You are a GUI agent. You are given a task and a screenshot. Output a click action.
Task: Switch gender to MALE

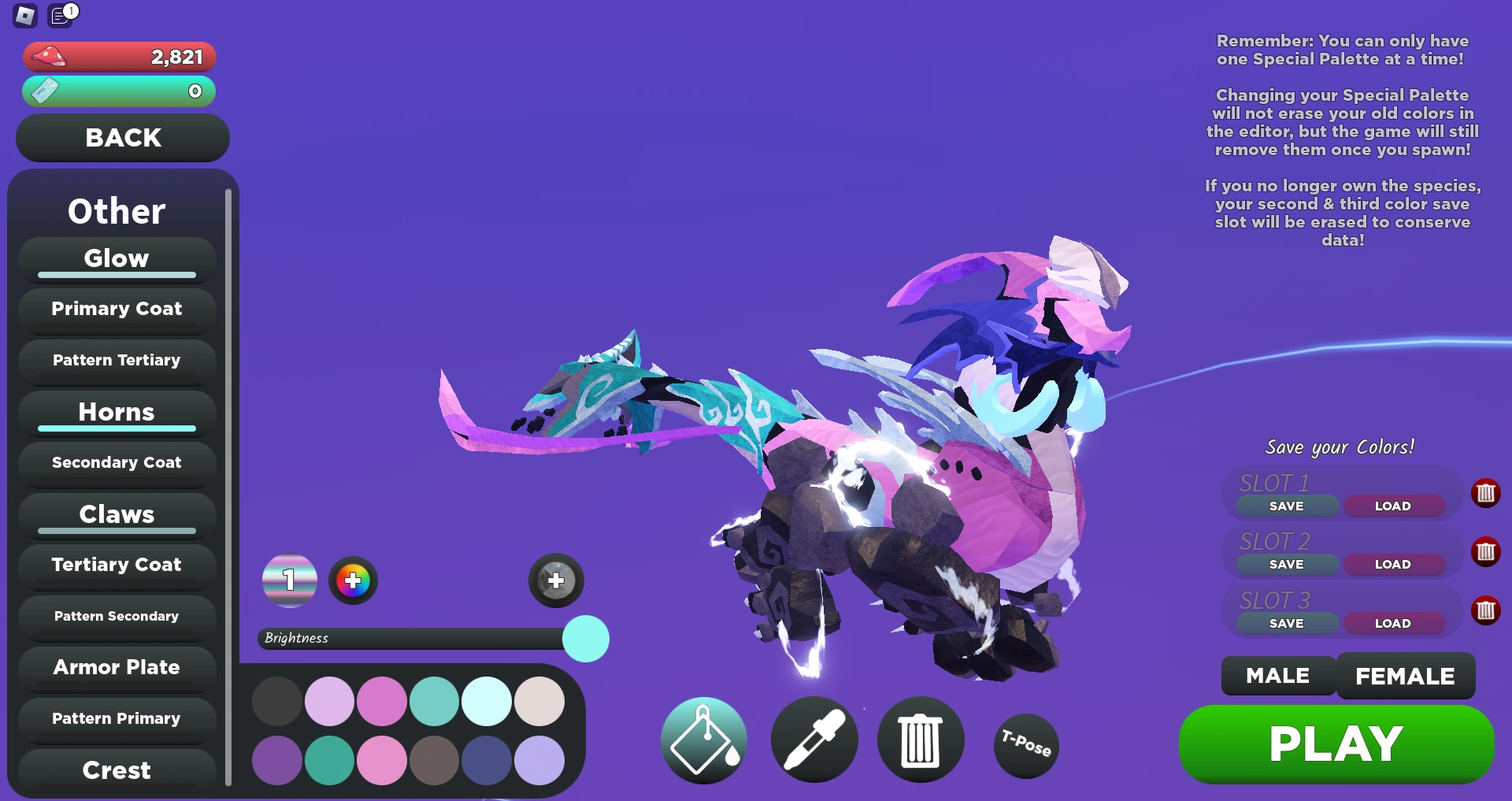[x=1277, y=676]
